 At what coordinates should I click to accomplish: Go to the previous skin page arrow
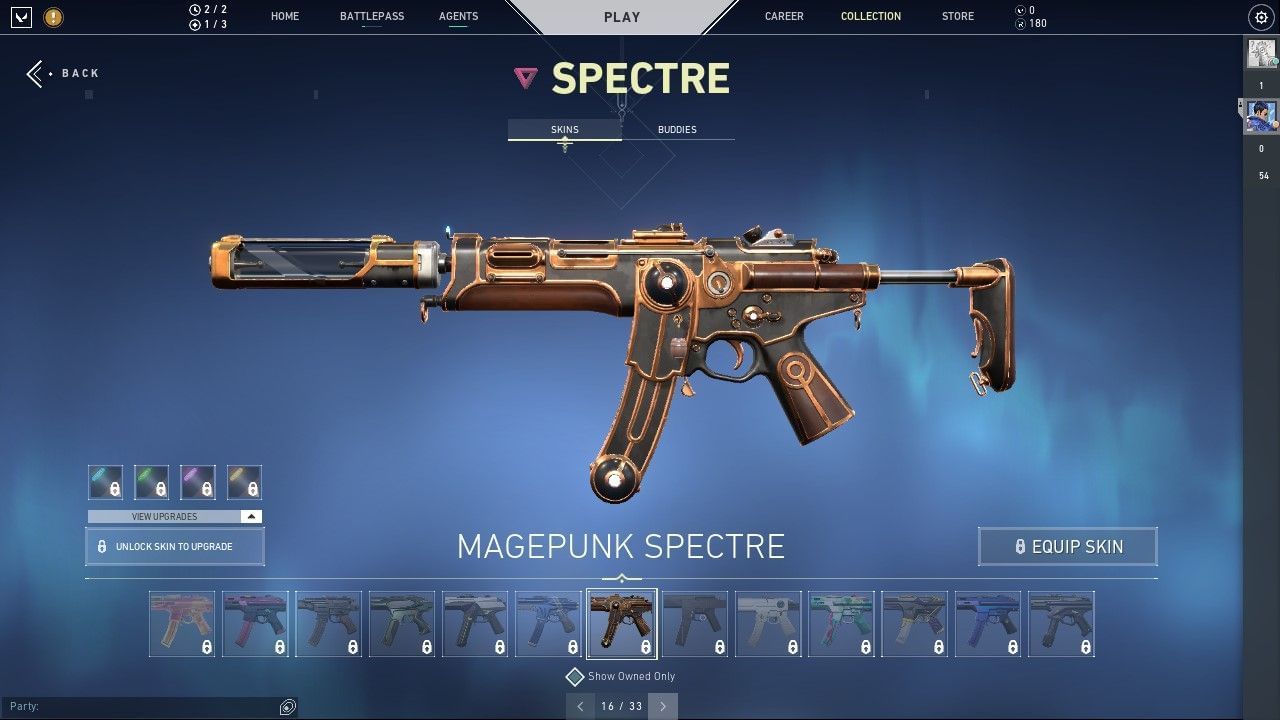(580, 706)
